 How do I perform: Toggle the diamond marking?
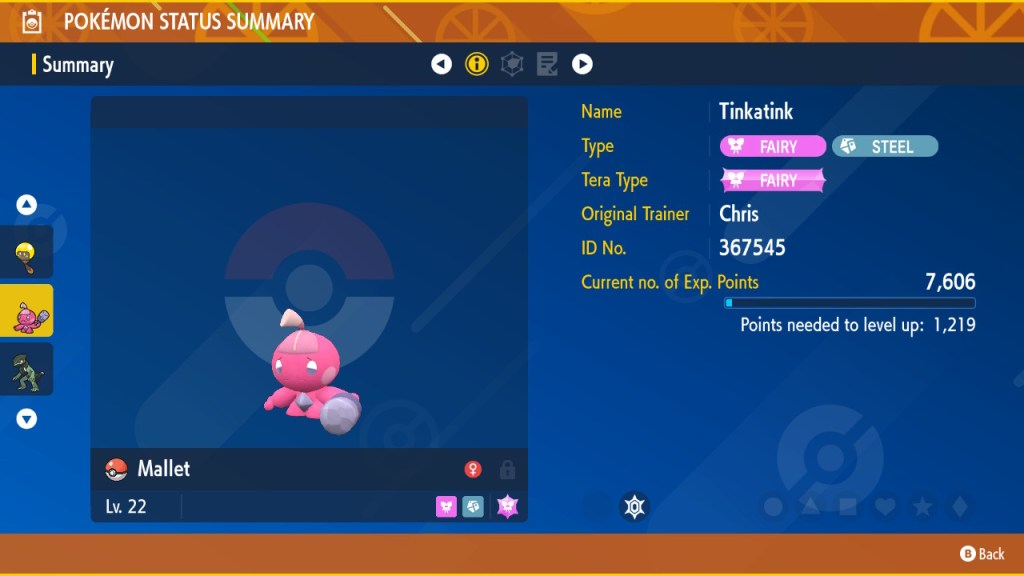click(x=959, y=507)
